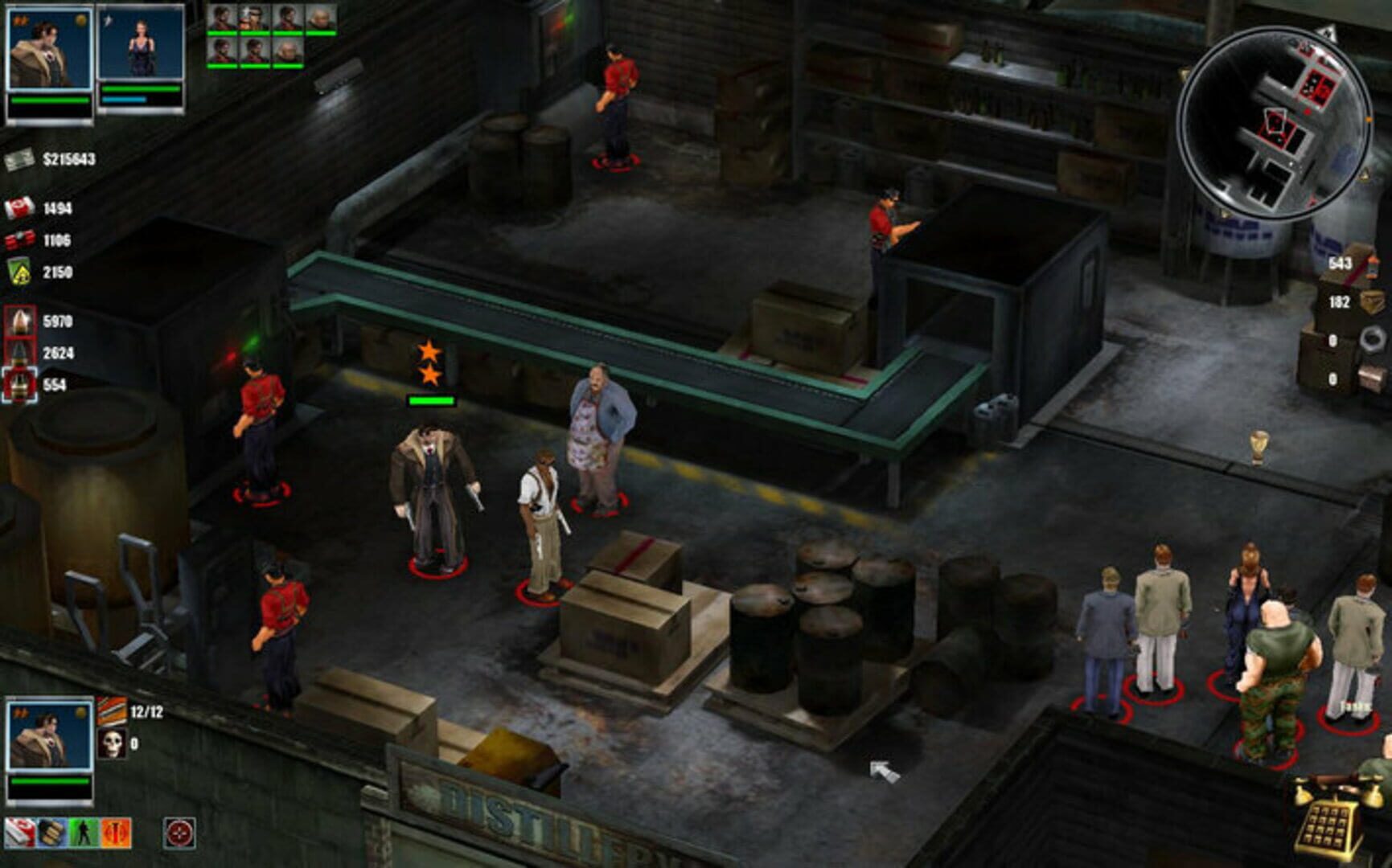Click the ammo magazine icon showing 12/12
1392x868 pixels.
pyautogui.click(x=113, y=710)
